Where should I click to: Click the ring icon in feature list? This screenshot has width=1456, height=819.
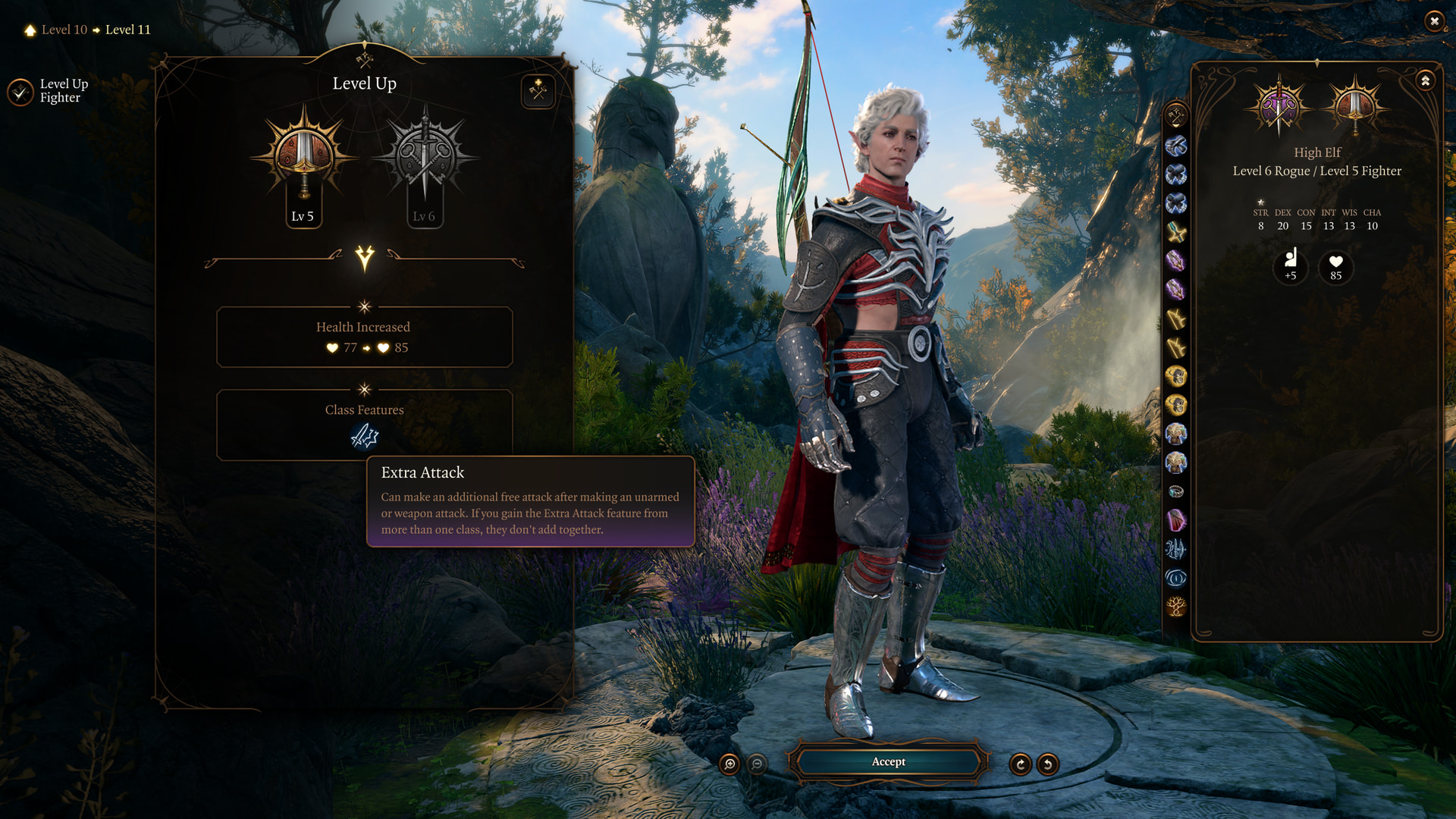1176,491
